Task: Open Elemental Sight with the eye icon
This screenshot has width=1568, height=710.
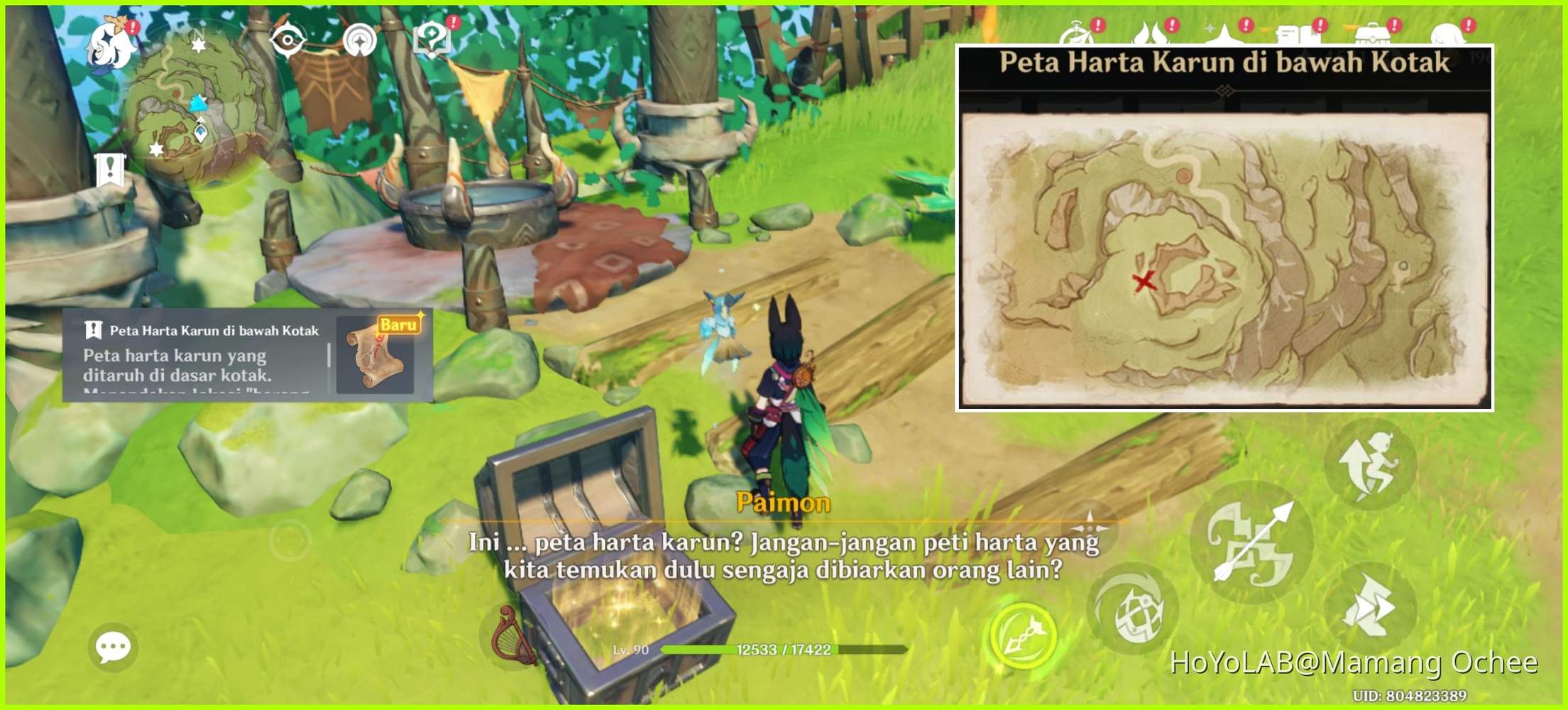Action: point(288,40)
